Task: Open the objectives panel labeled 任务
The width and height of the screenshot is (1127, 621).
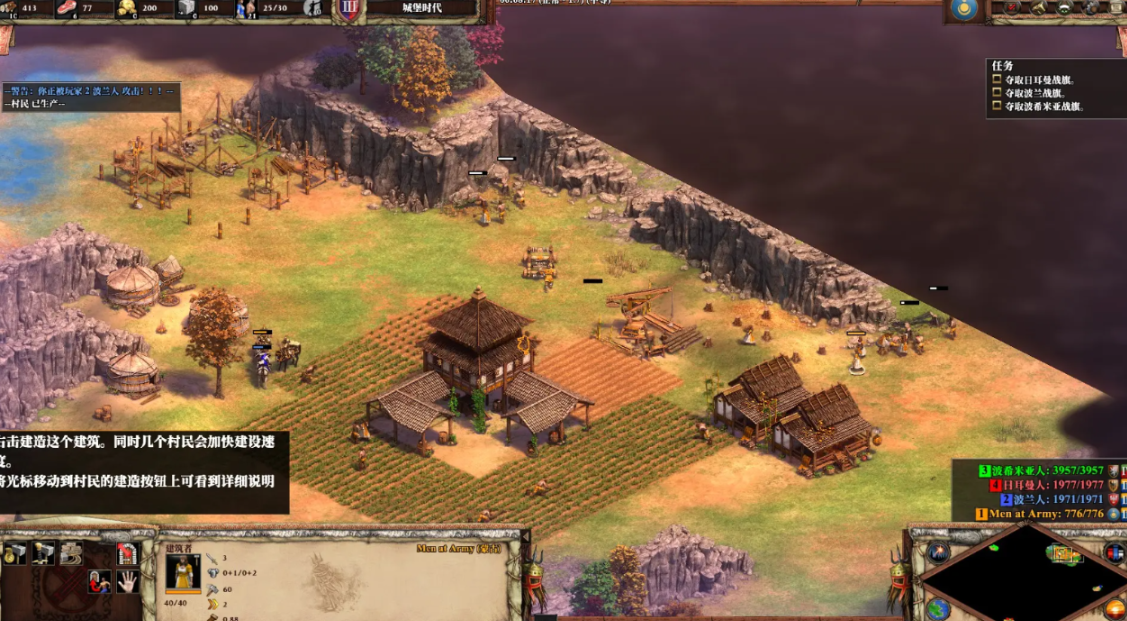Action: (x=1005, y=66)
